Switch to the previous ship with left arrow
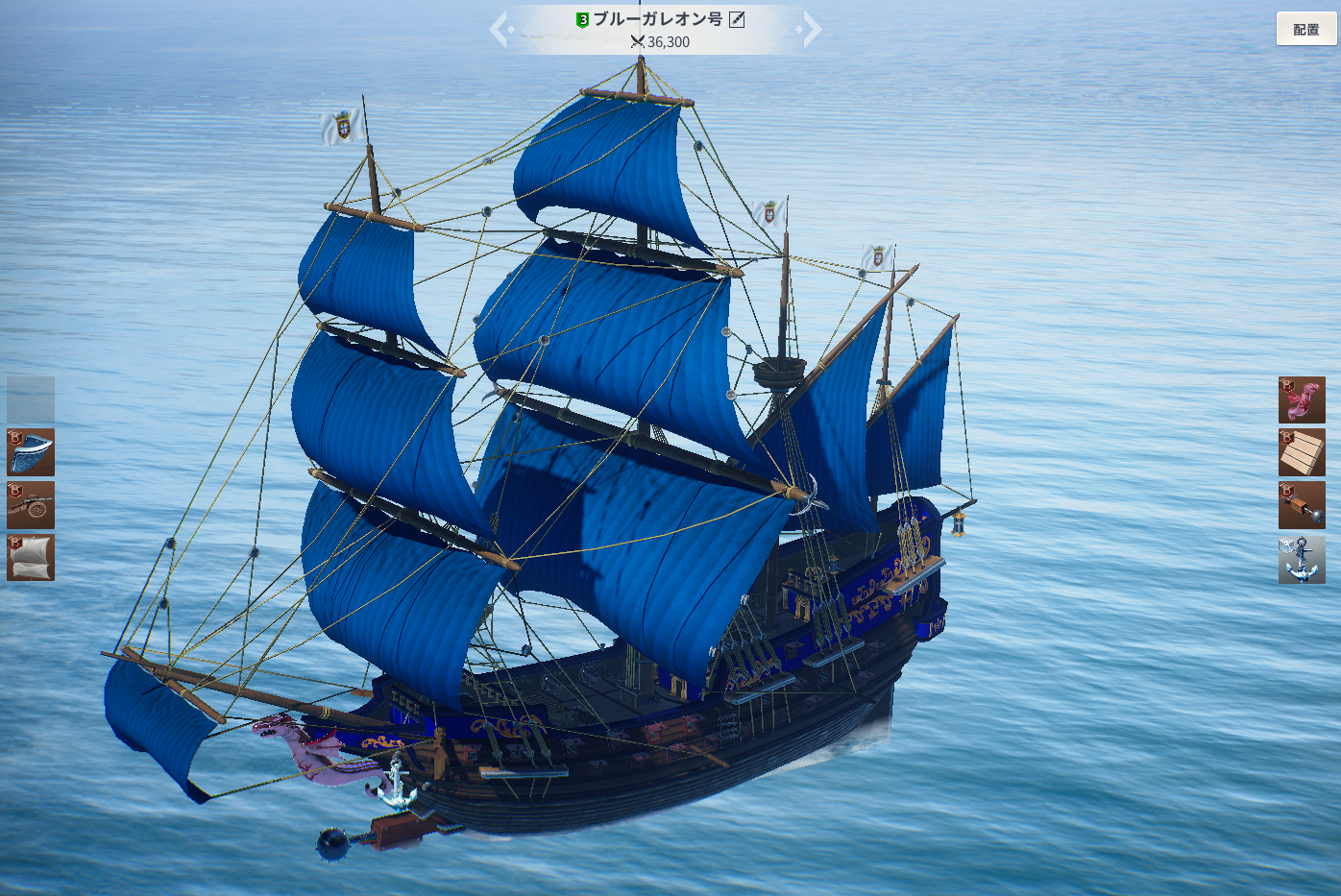The image size is (1341, 896). 500,29
